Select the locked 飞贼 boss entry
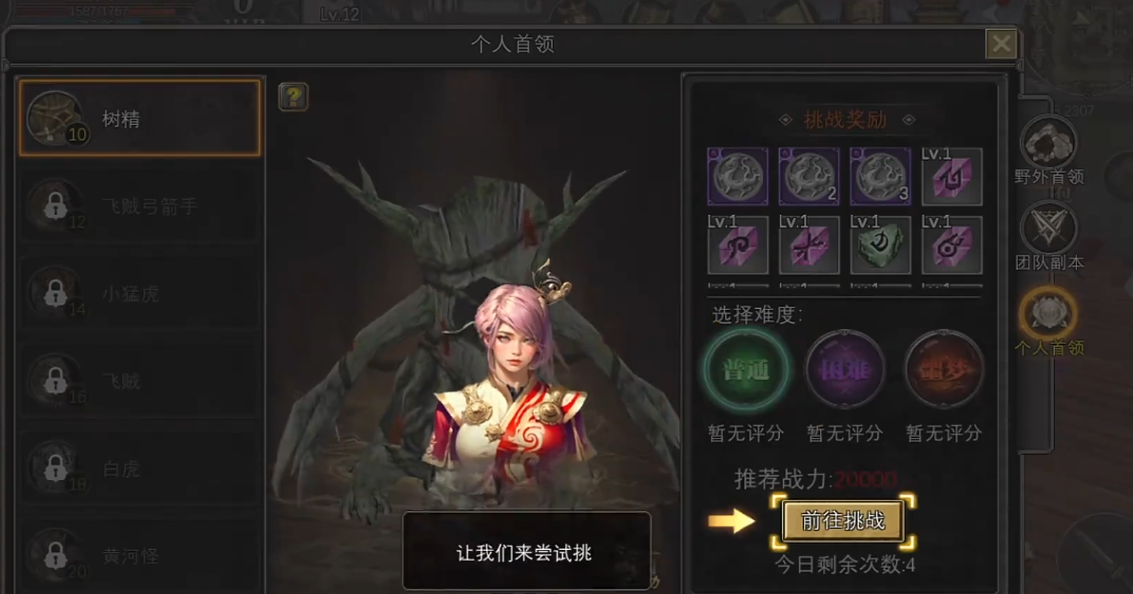 coord(139,381)
